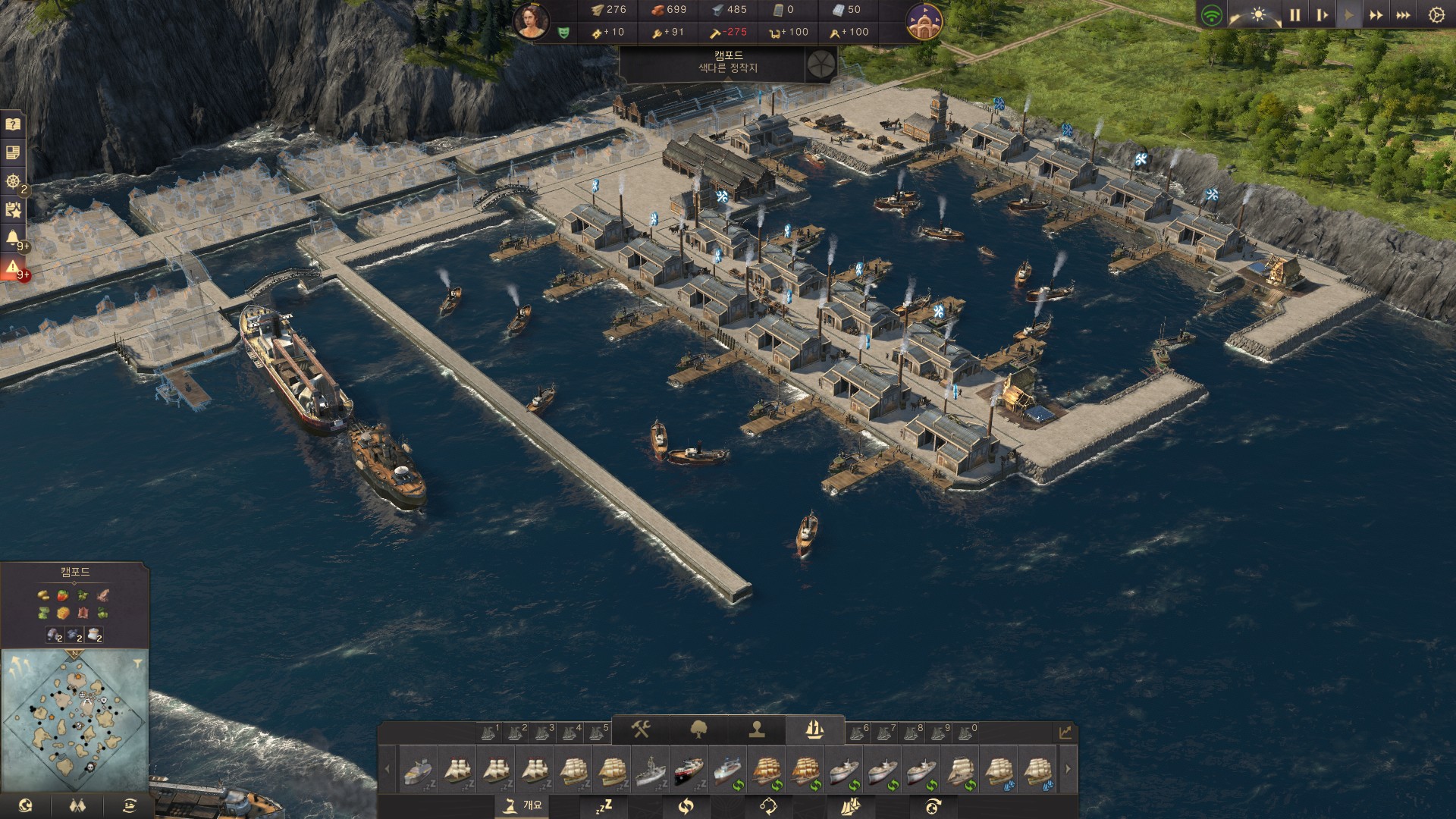Filter ships by idle sleeping status
Screen dimensions: 1456x819
pos(604,806)
